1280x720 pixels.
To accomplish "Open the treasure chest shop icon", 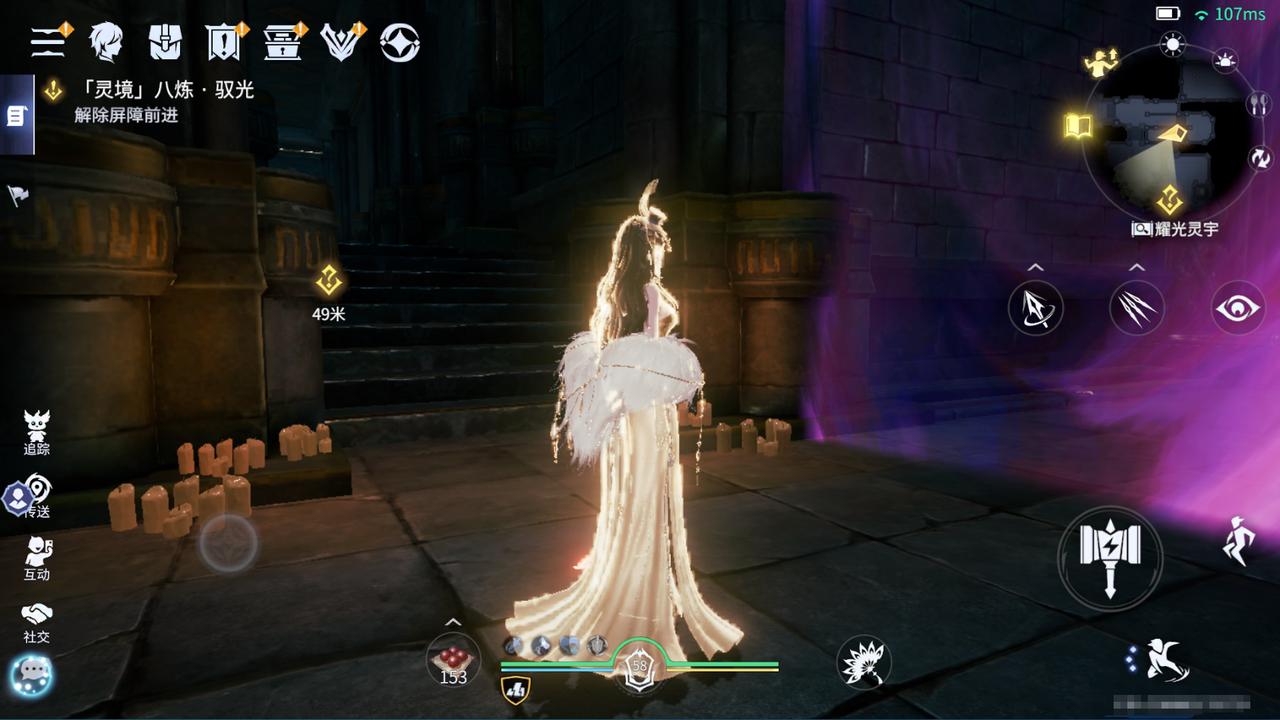I will [281, 42].
